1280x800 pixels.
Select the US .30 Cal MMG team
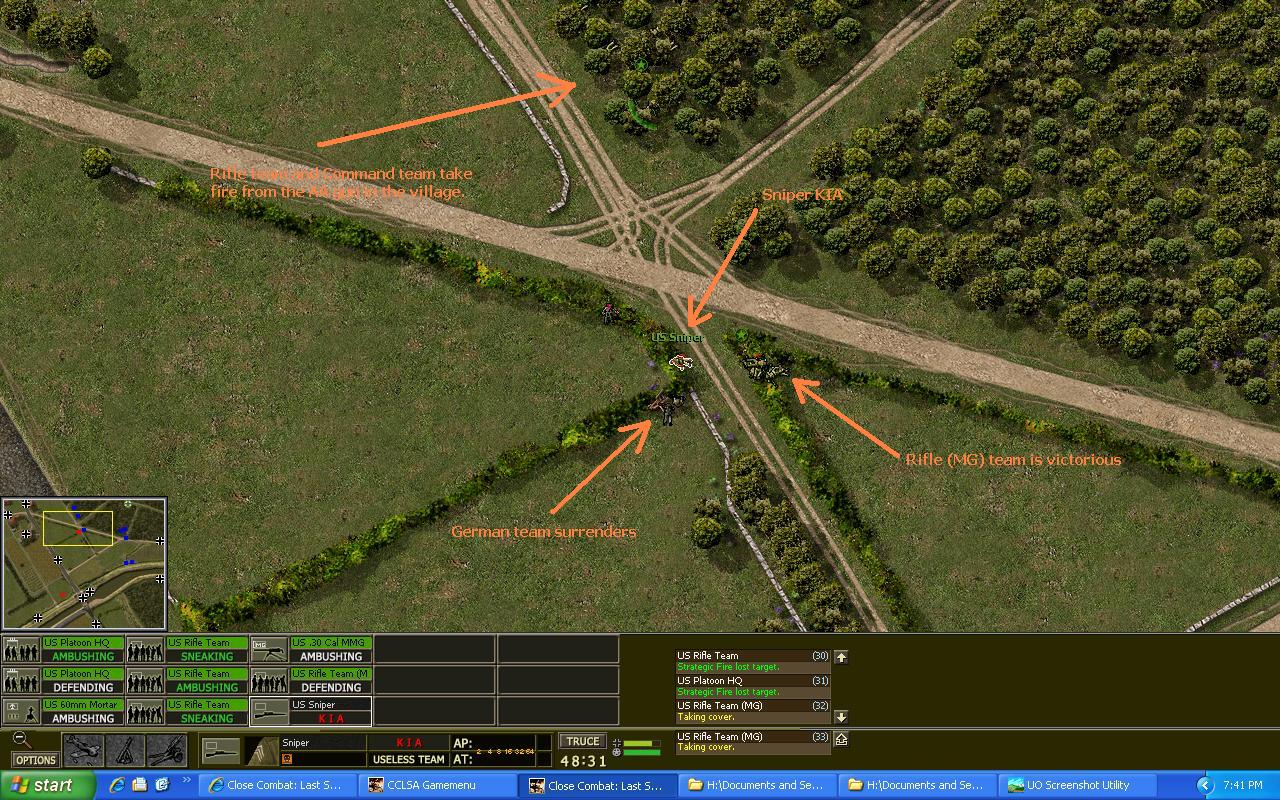pos(311,650)
